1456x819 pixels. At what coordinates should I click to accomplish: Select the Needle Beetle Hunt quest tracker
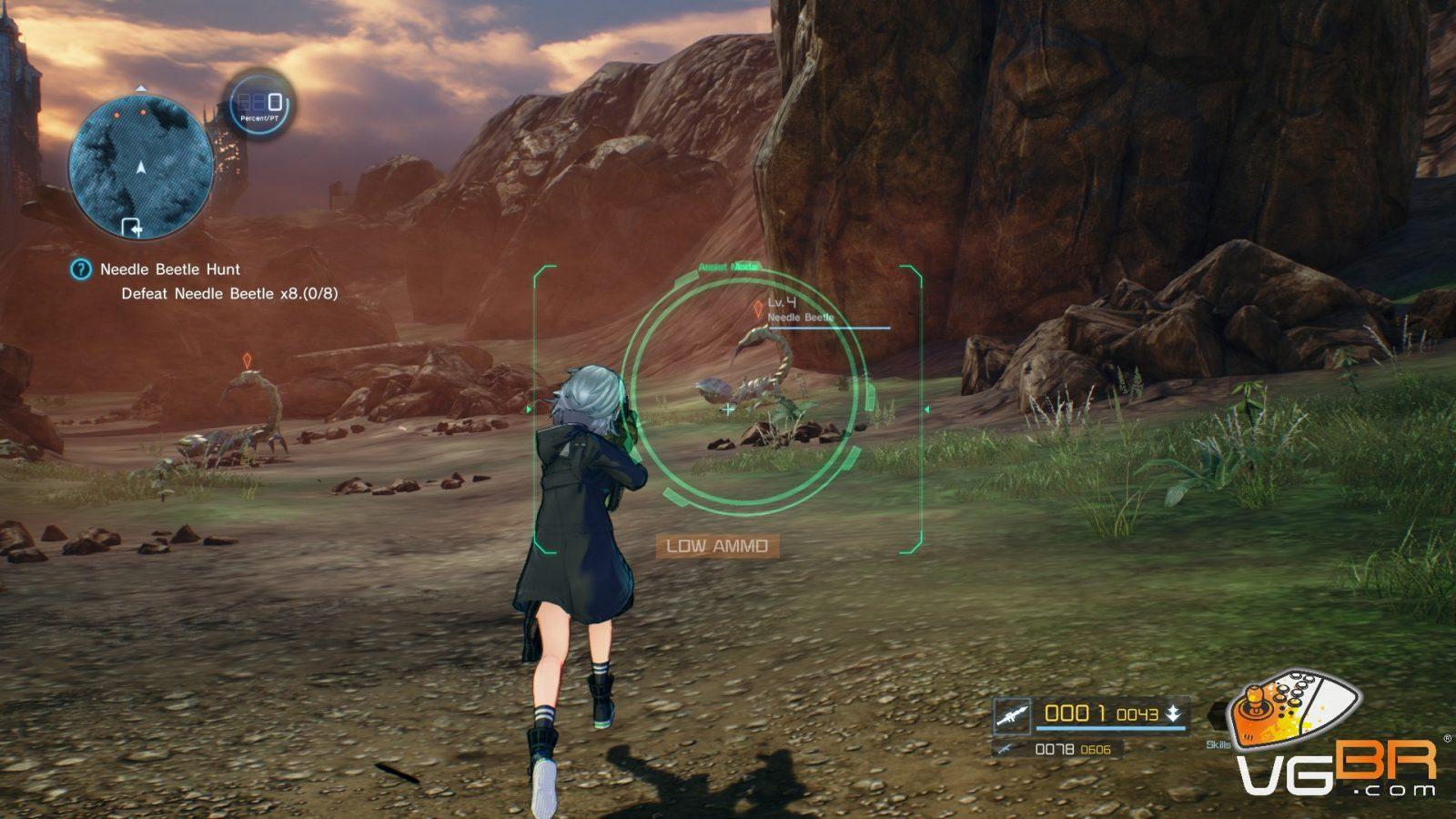tap(170, 269)
